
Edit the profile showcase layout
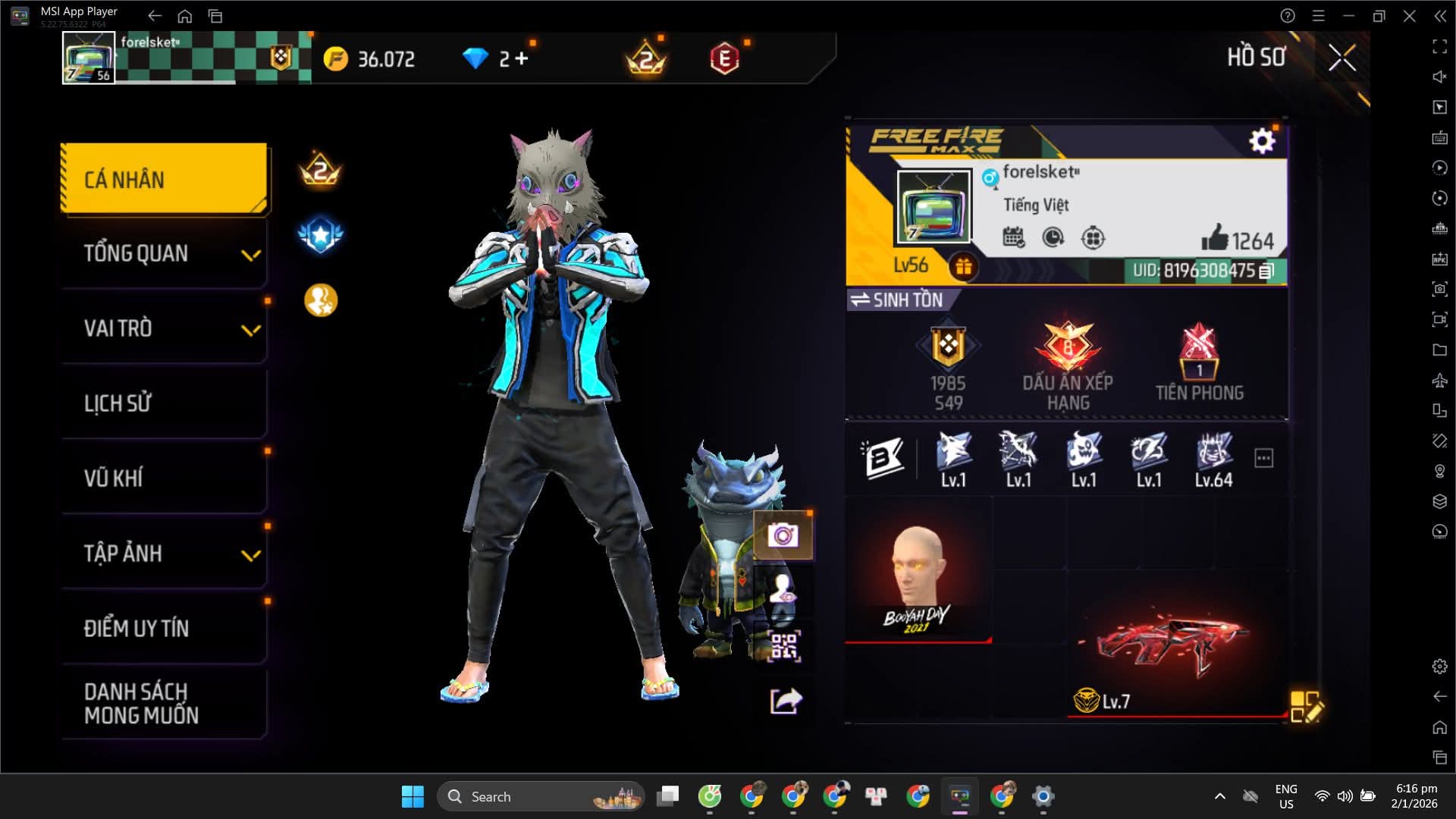(1306, 706)
